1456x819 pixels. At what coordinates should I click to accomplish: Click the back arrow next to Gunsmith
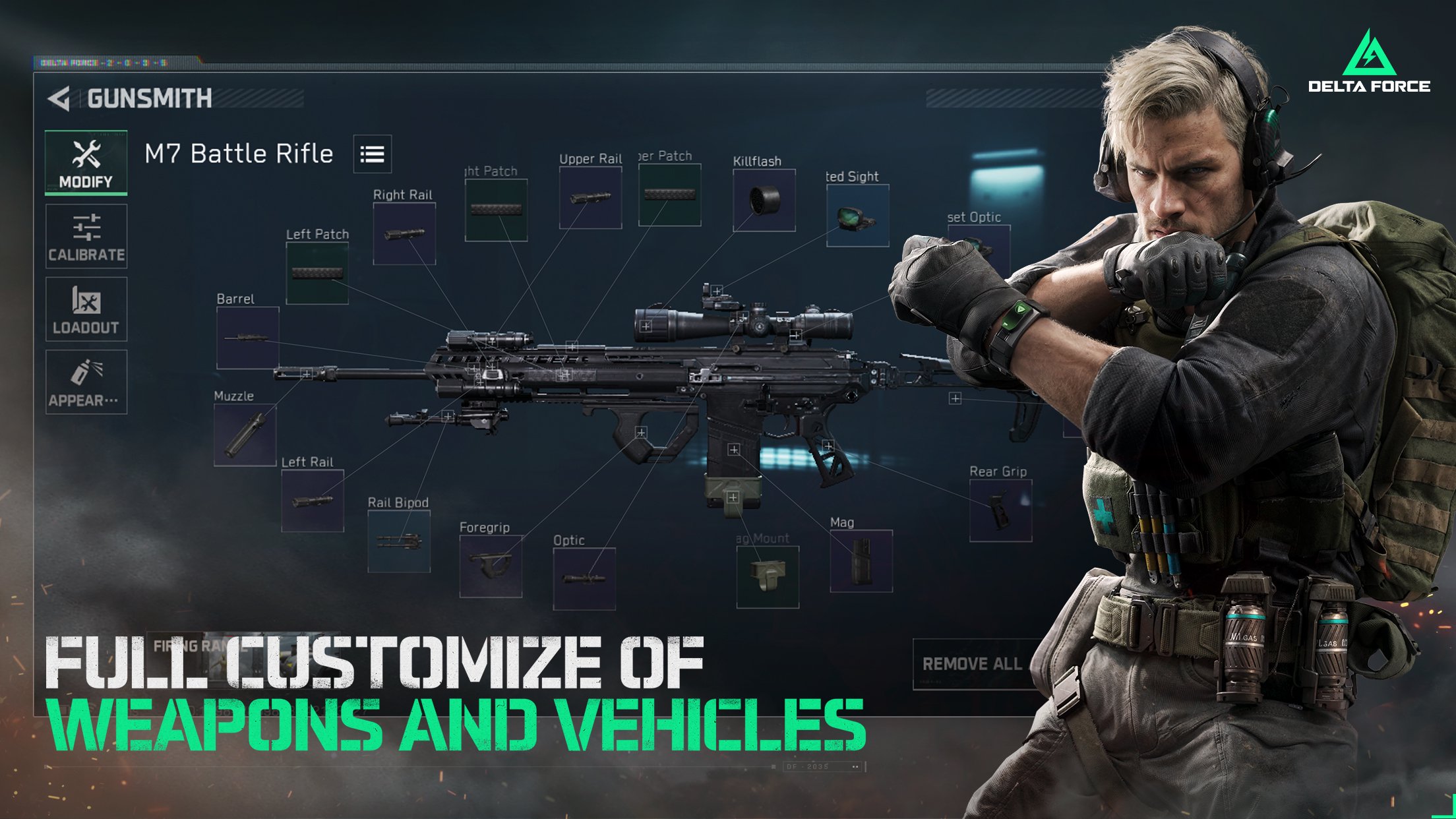coord(59,98)
